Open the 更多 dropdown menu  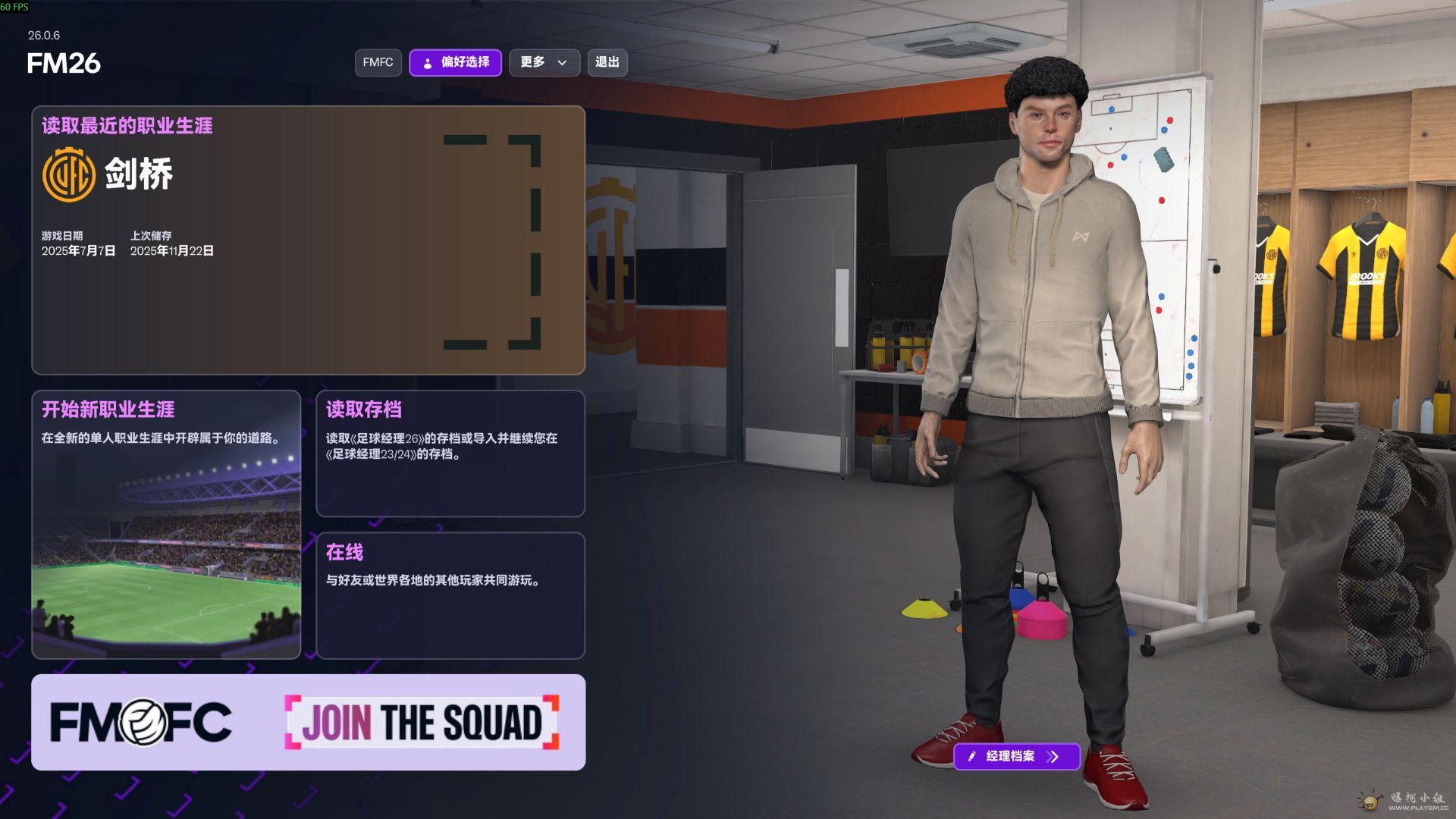click(x=544, y=63)
